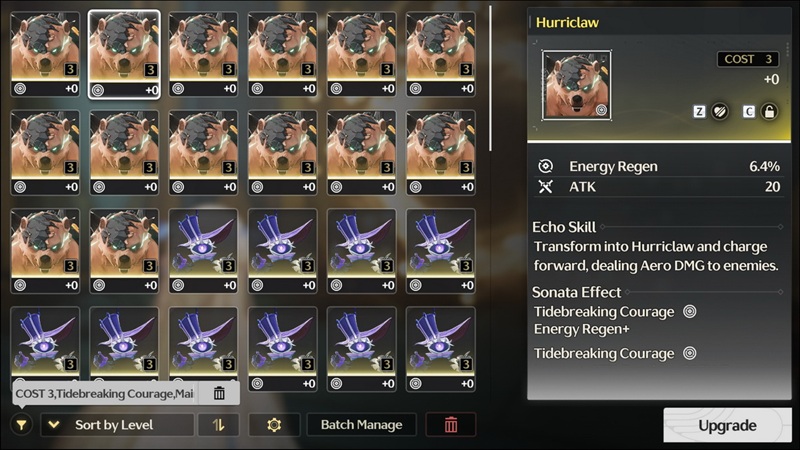The height and width of the screenshot is (450, 800).
Task: Click the Batch Manage button
Action: (361, 425)
